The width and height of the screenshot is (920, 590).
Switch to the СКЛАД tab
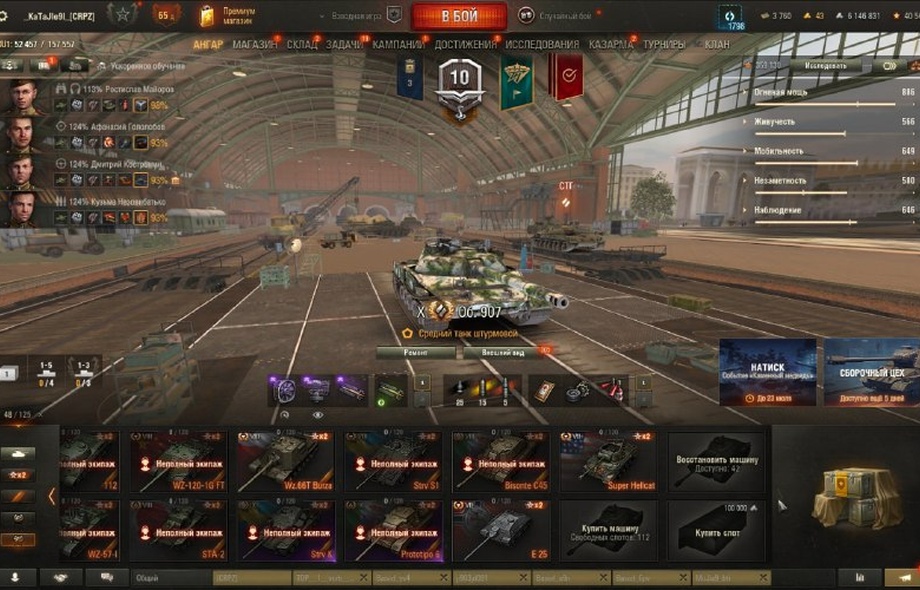pos(302,45)
